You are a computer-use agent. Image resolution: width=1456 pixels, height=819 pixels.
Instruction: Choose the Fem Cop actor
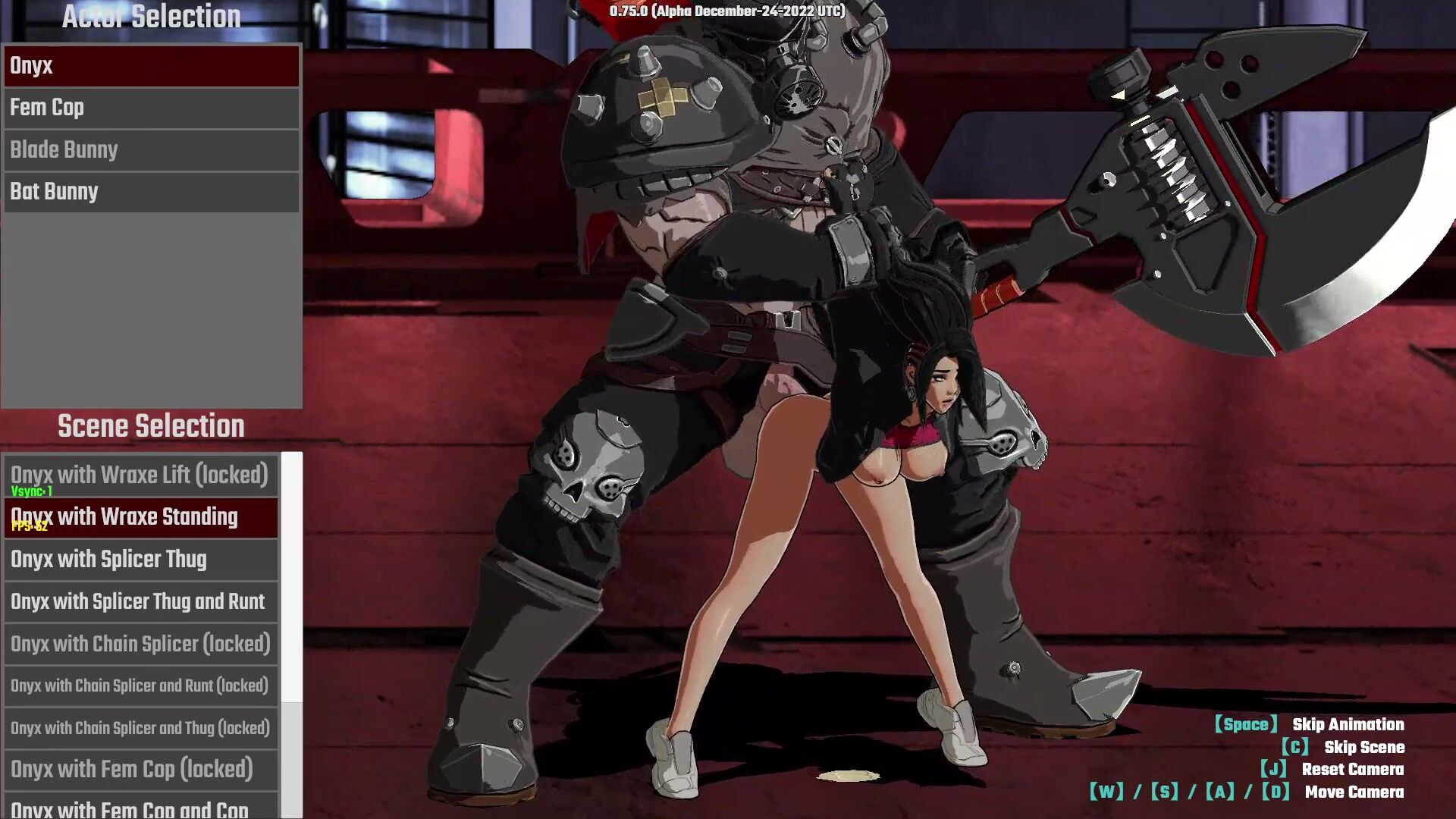pos(151,108)
